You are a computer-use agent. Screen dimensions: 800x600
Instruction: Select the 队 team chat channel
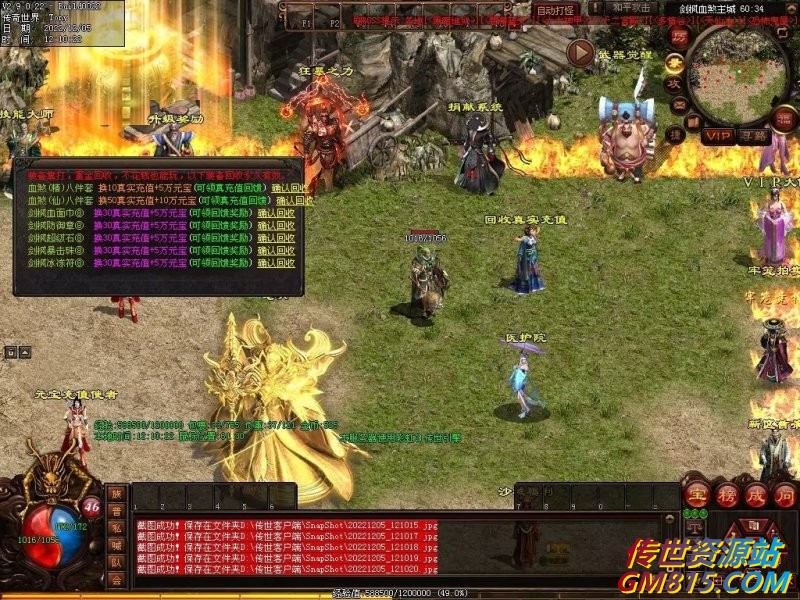click(x=117, y=561)
